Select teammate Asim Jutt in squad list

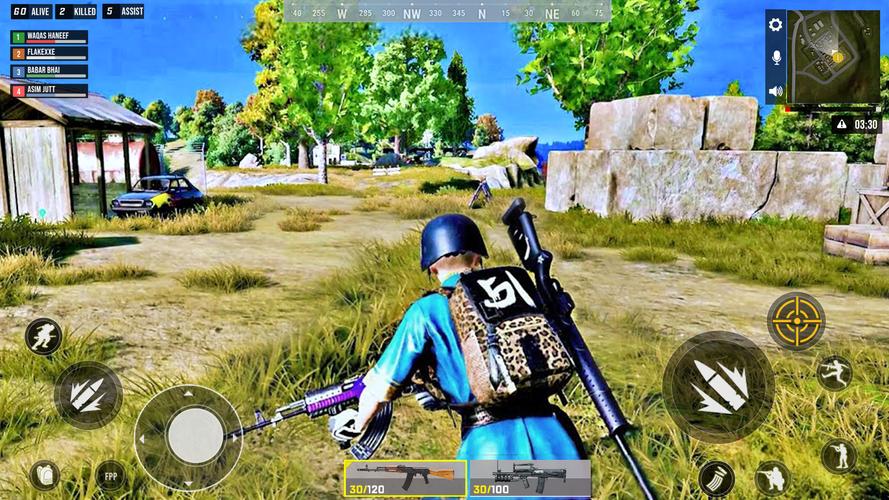49,90
